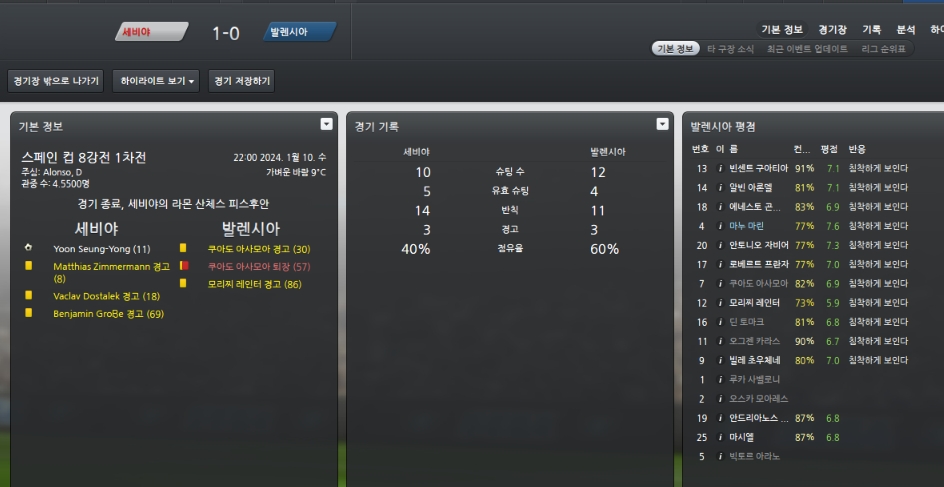
Task: Sort ratings by the 평점 column header
Action: [828, 149]
